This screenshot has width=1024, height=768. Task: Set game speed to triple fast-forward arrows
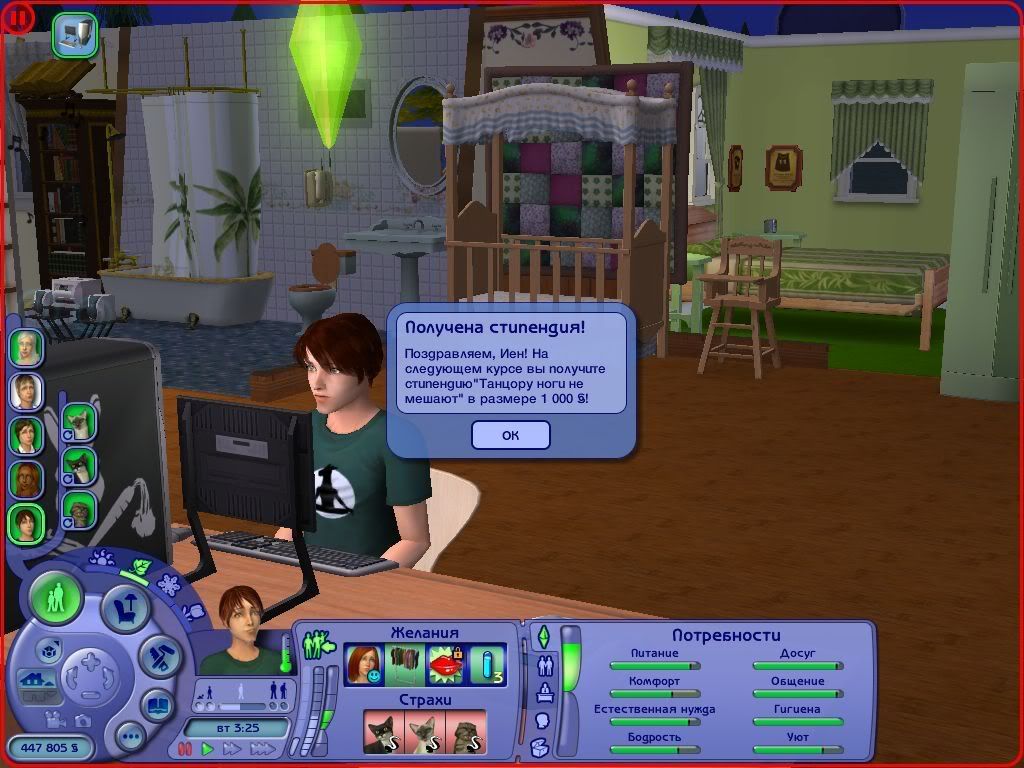(262, 748)
